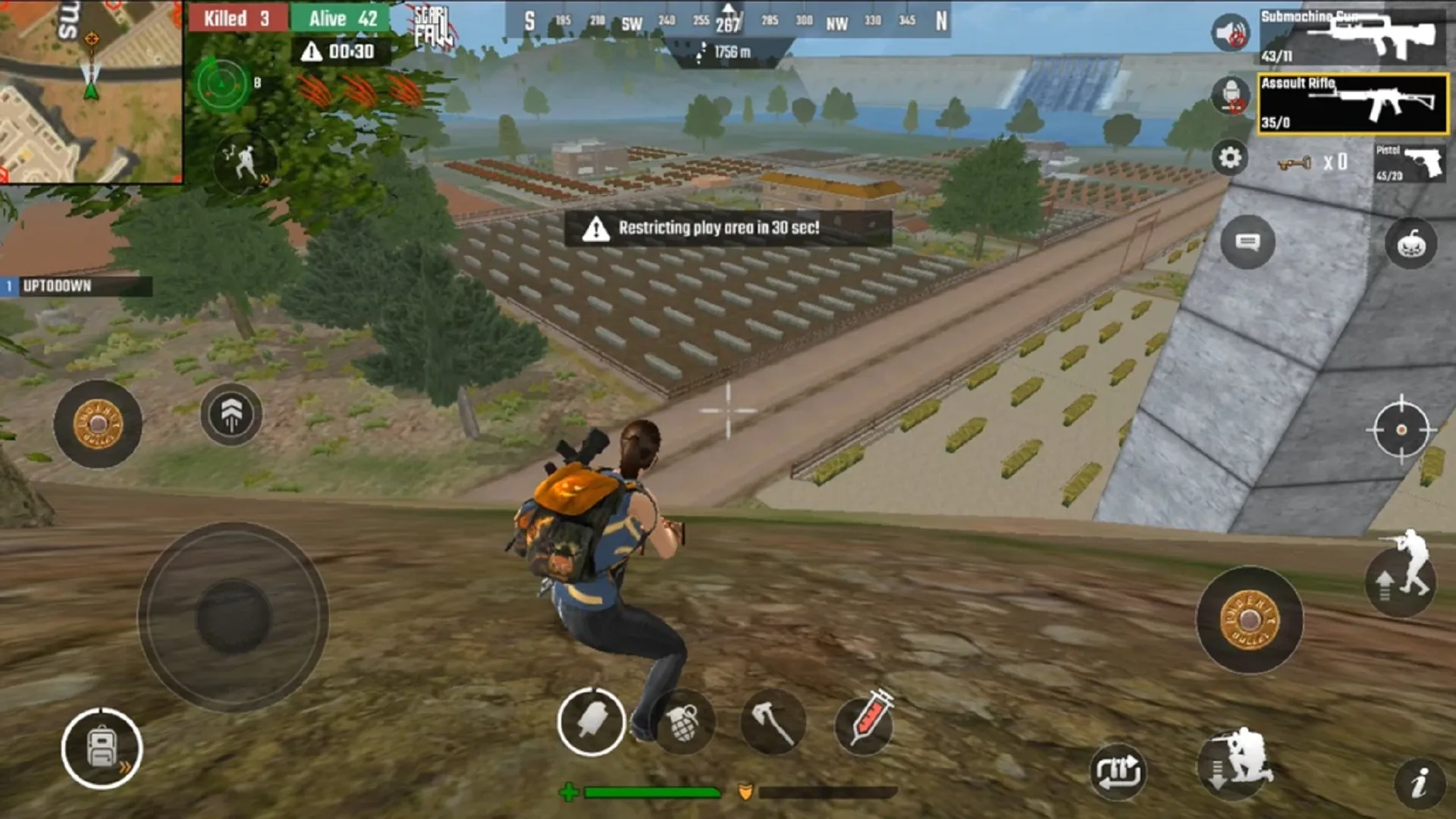Switch to the Assault Rifle slot
1456x819 pixels.
point(1354,104)
